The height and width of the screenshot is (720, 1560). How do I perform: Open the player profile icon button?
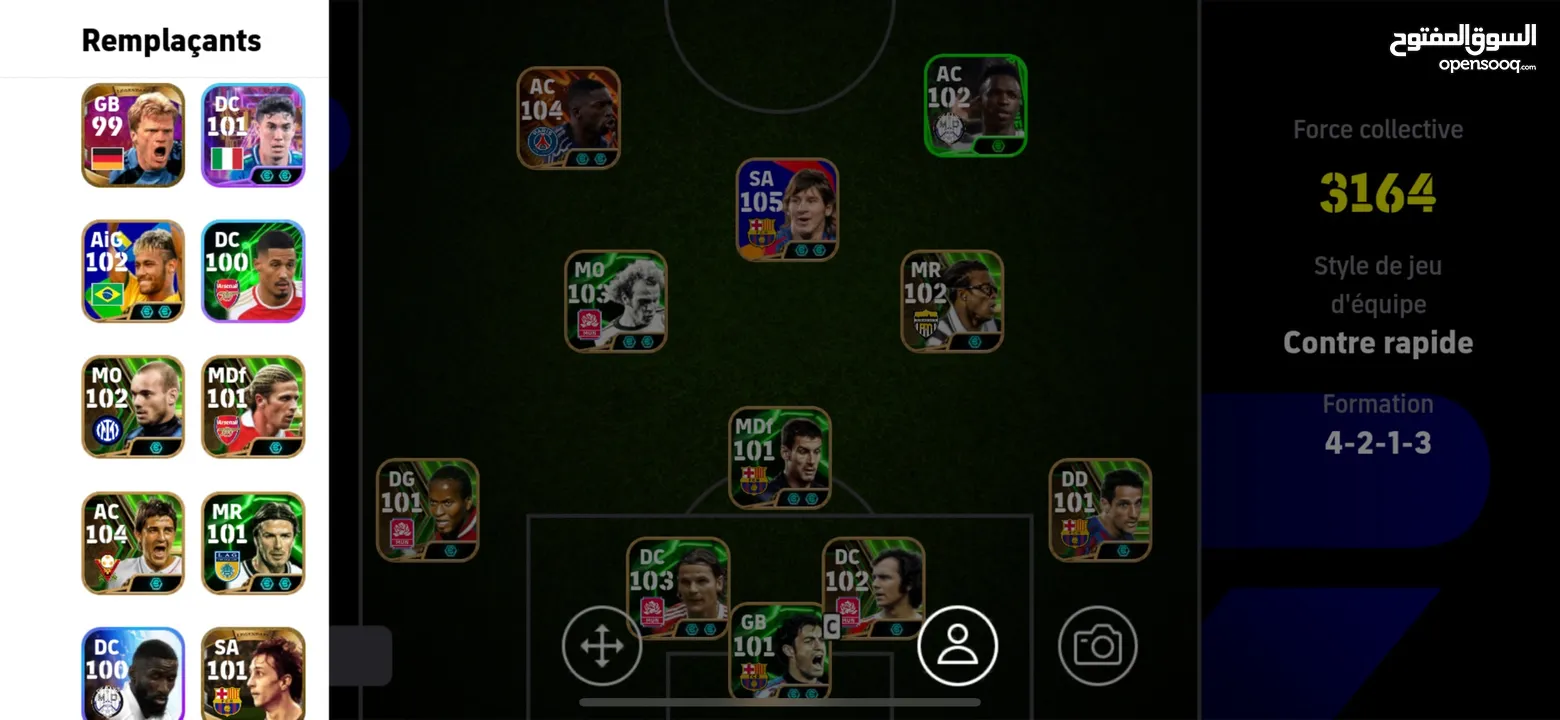pos(957,646)
